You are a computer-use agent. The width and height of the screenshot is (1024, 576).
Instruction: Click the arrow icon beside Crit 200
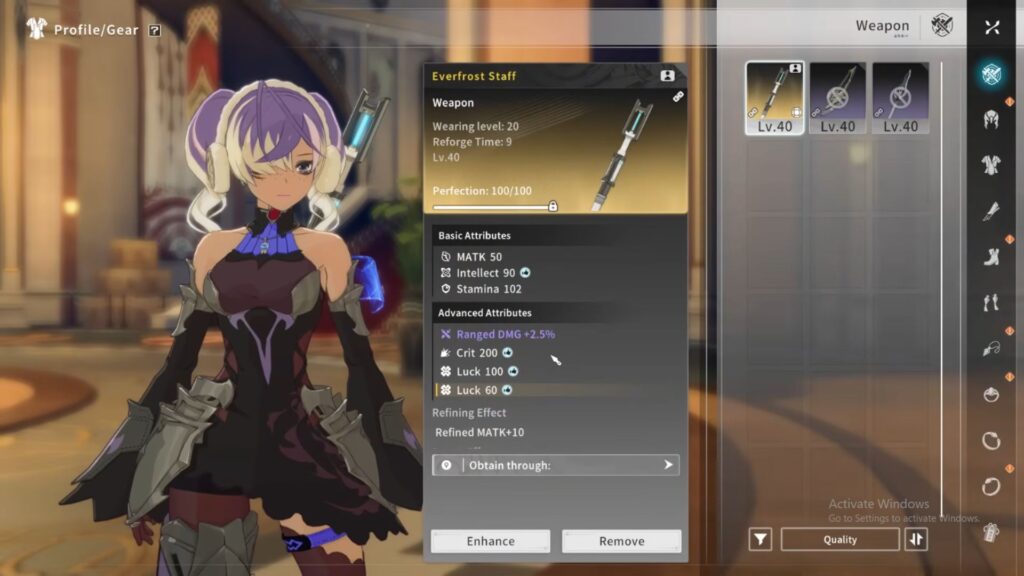pyautogui.click(x=508, y=353)
